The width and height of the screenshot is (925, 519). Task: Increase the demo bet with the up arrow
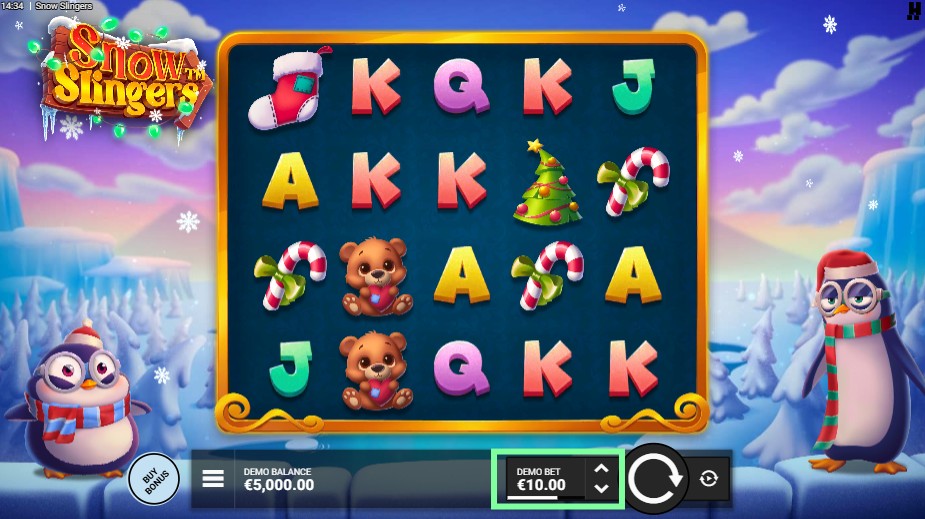coord(601,468)
